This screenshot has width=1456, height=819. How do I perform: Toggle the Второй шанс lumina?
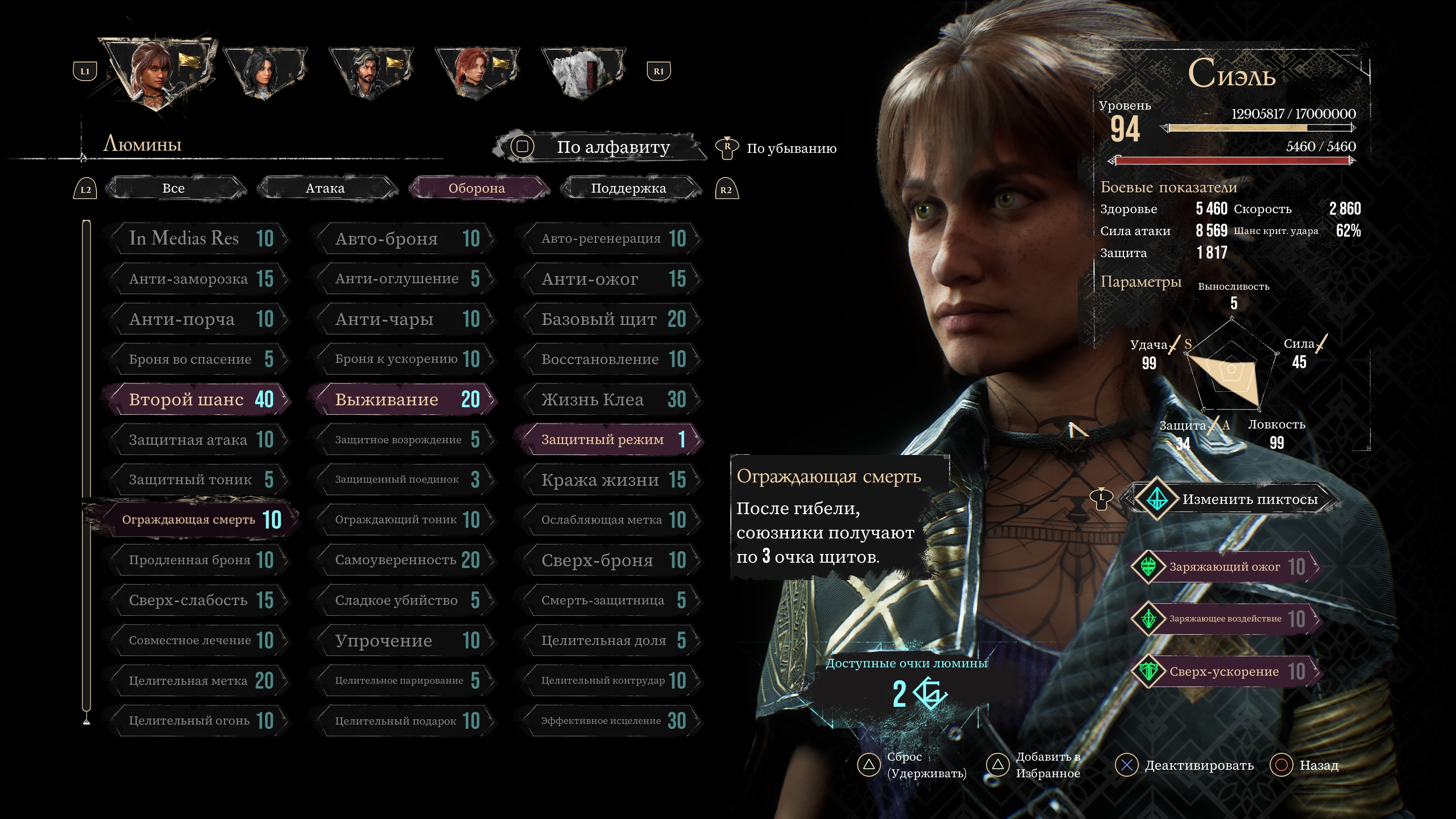[x=198, y=400]
